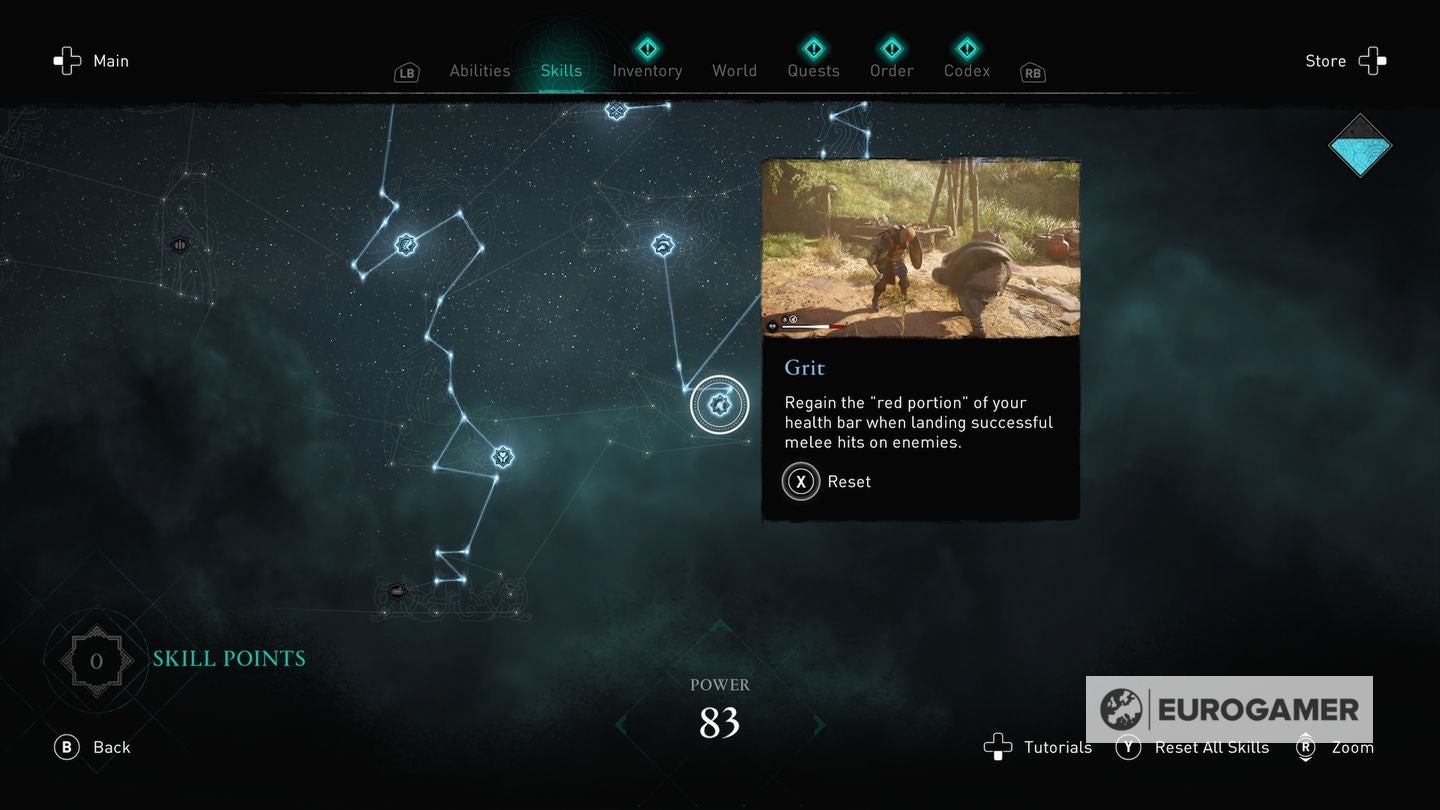The height and width of the screenshot is (810, 1440).
Task: Select the highlighted Grit skill node
Action: [719, 404]
